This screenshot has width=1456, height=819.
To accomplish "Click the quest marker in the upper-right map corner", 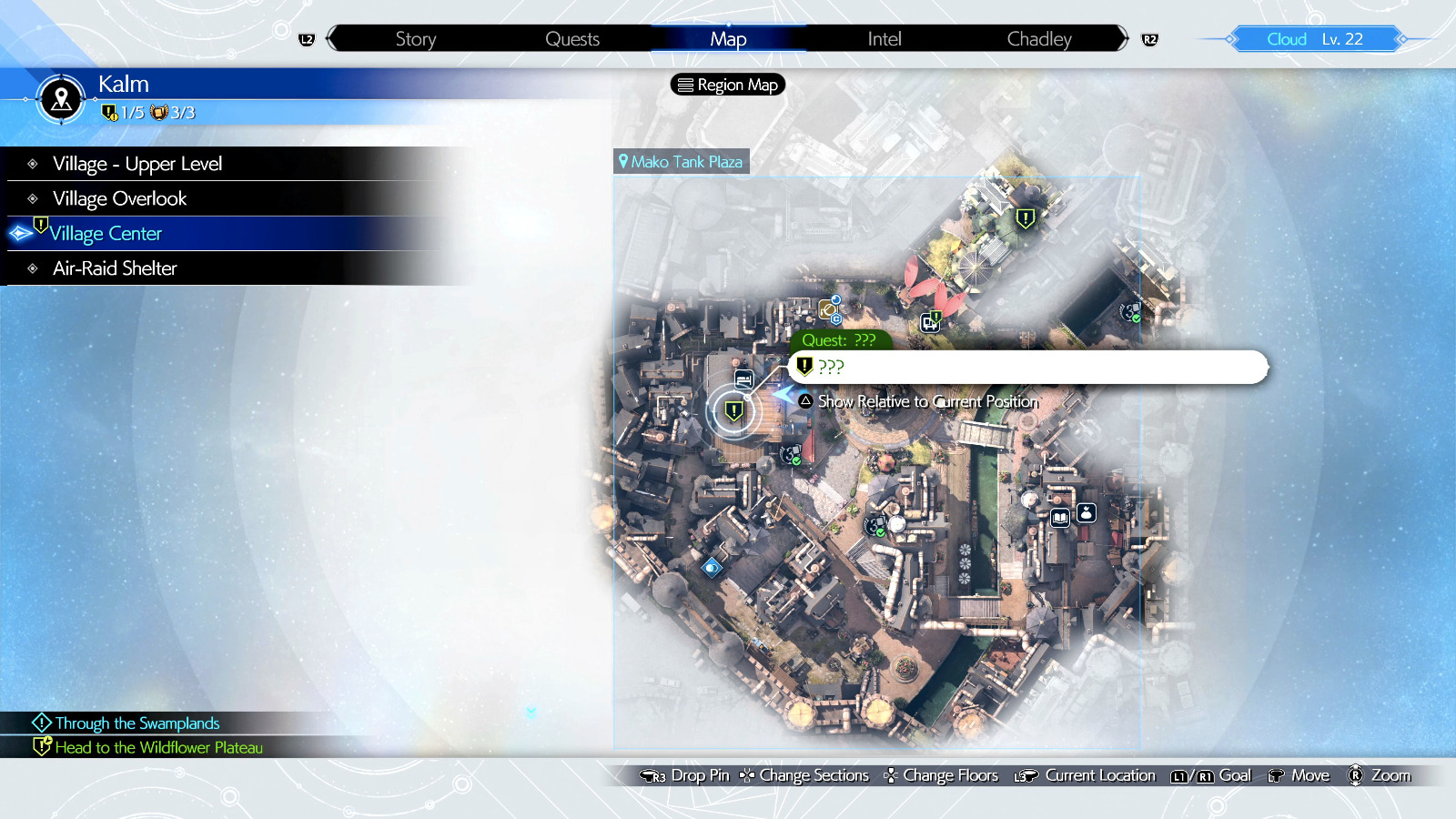I will pyautogui.click(x=1026, y=218).
